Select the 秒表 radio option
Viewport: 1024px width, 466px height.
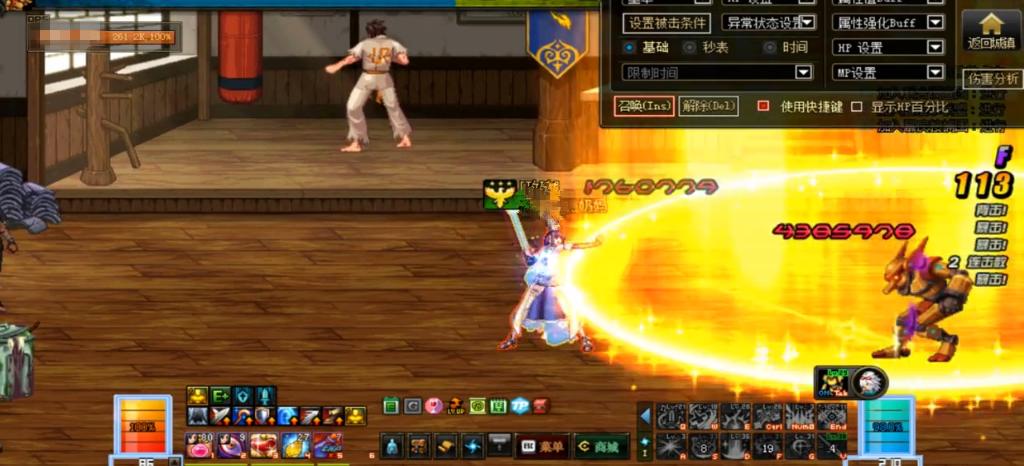pos(690,47)
